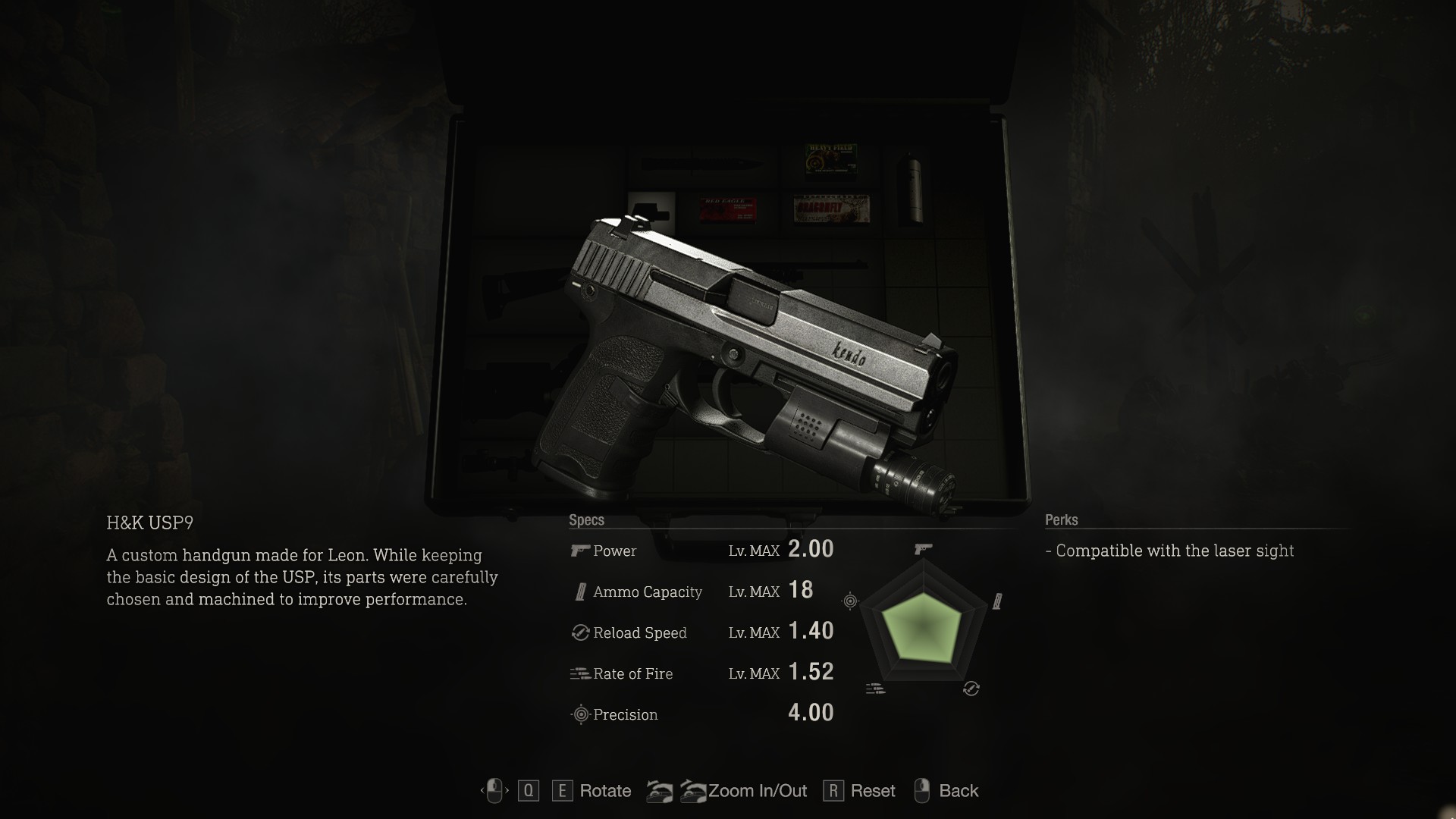Choose the Zoom In/Out control
The image size is (1456, 819).
pos(757,791)
